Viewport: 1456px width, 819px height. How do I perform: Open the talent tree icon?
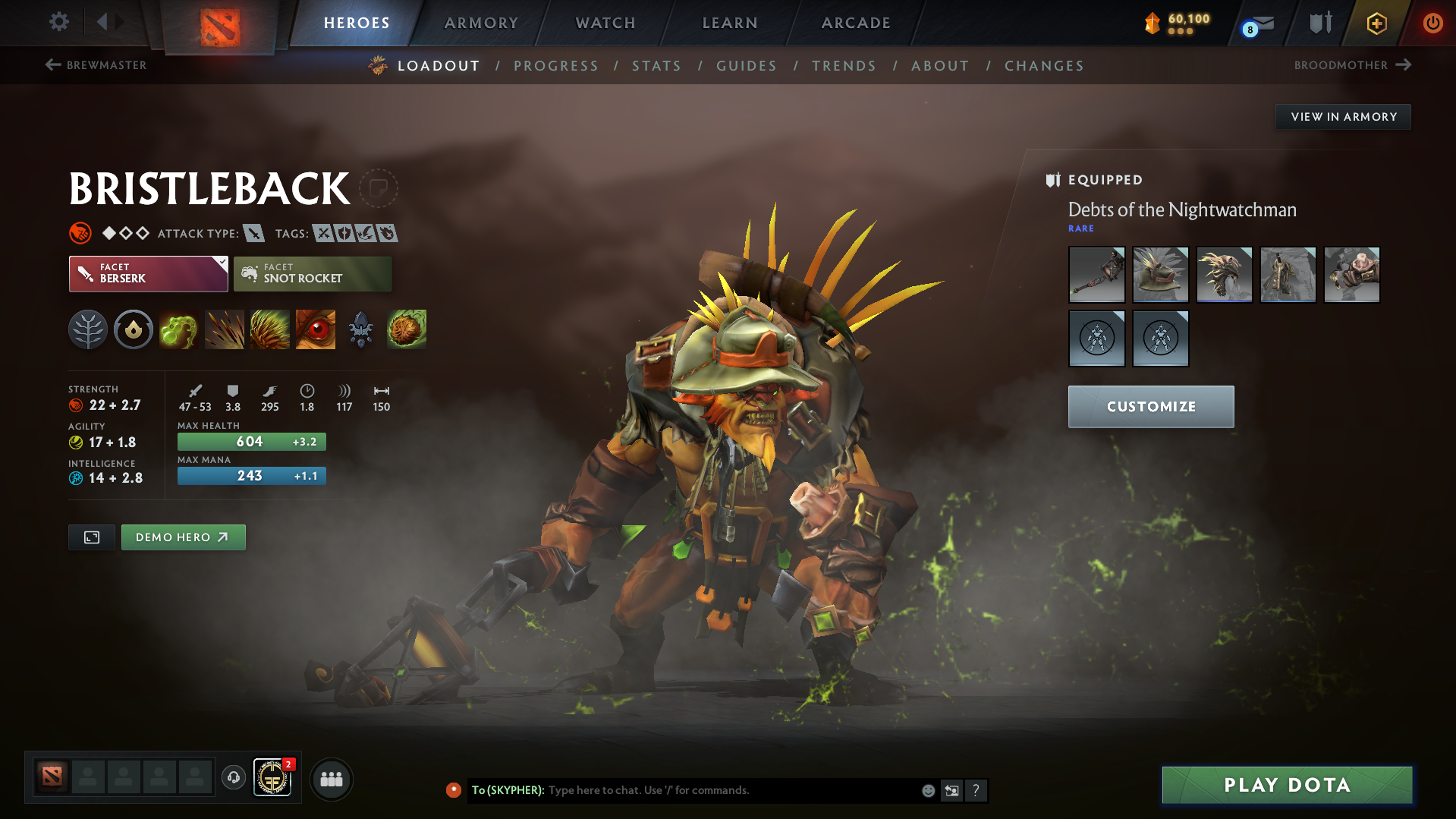pos(87,329)
